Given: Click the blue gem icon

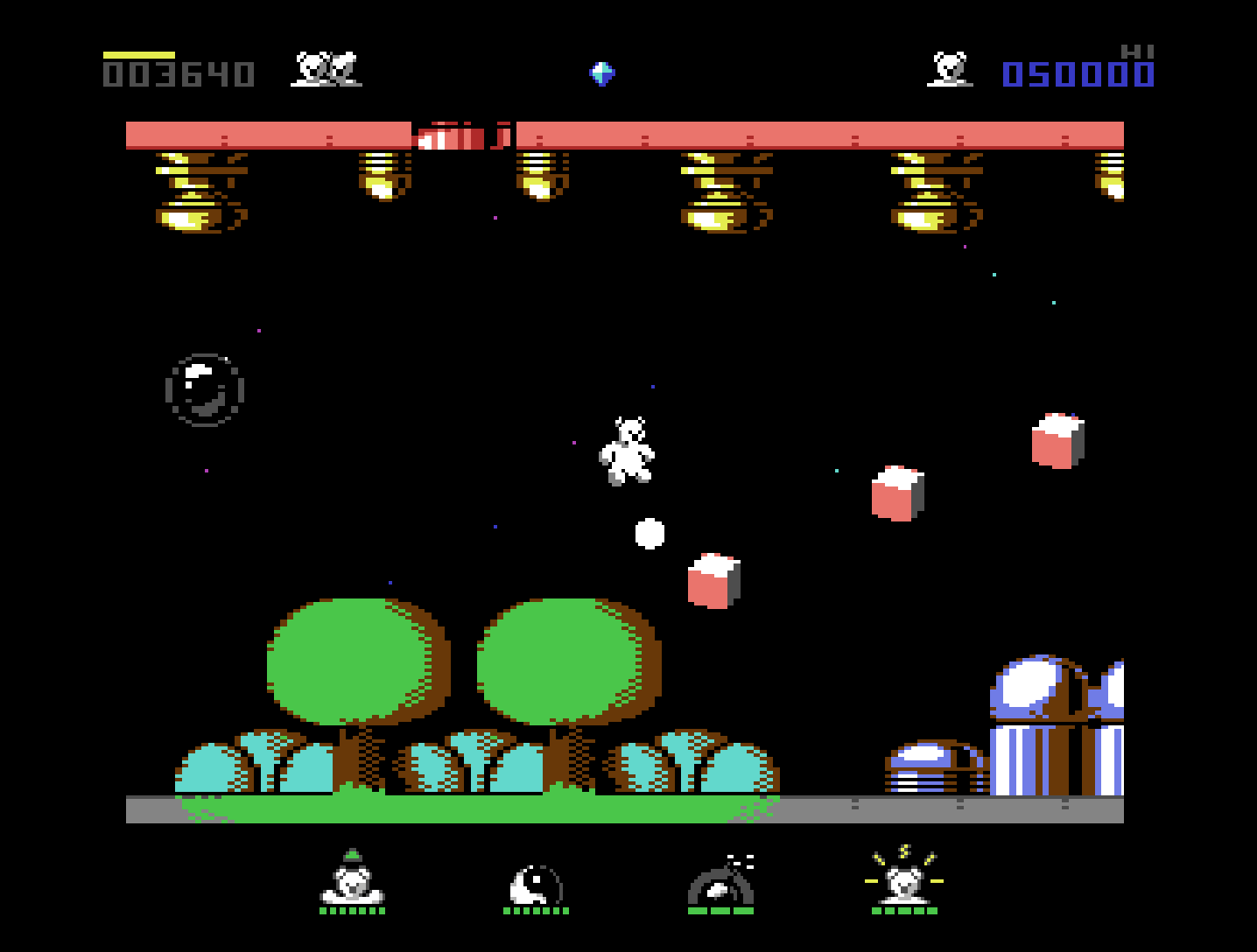Looking at the screenshot, I should coord(602,73).
